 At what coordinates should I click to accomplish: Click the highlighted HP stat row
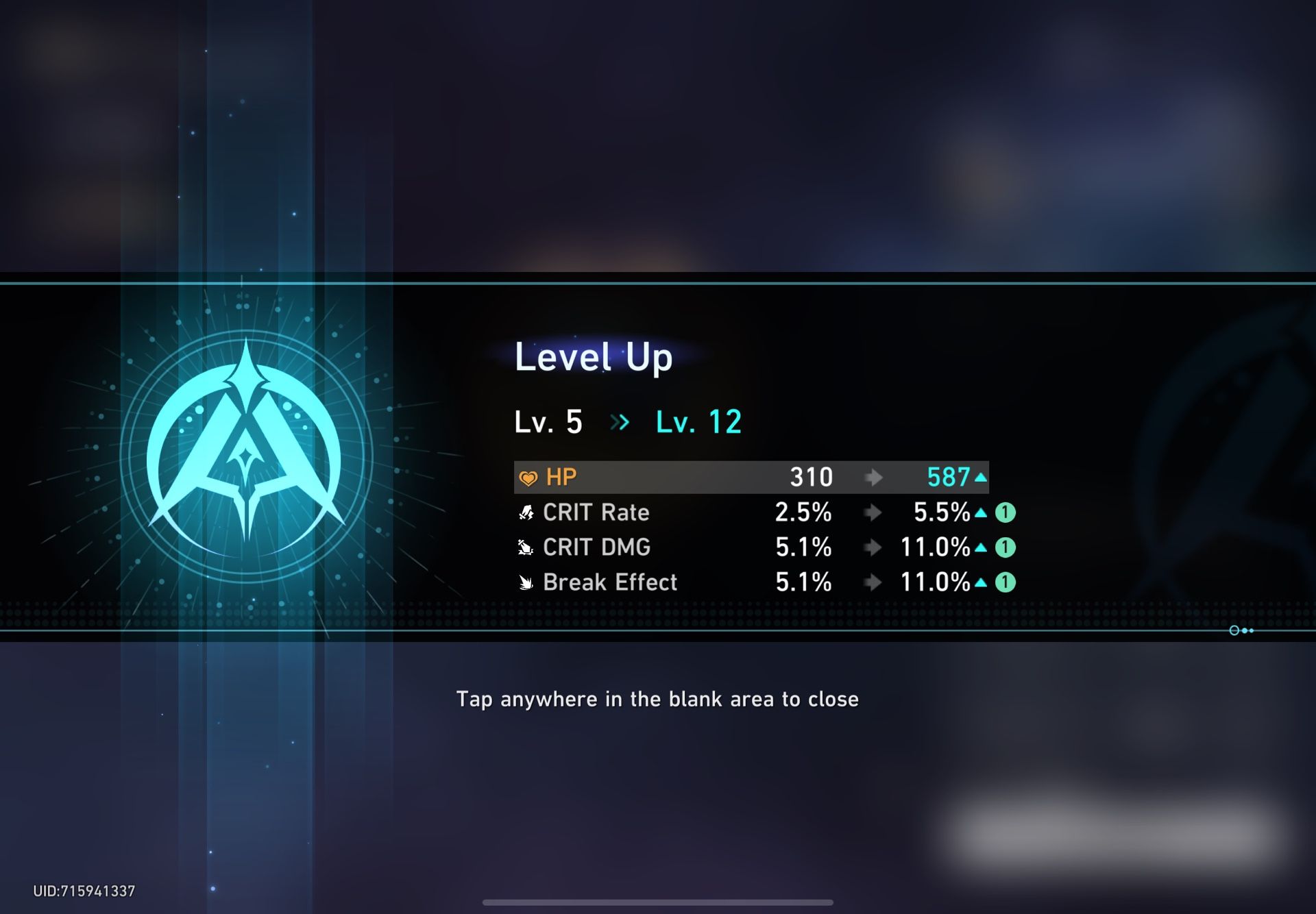point(751,478)
